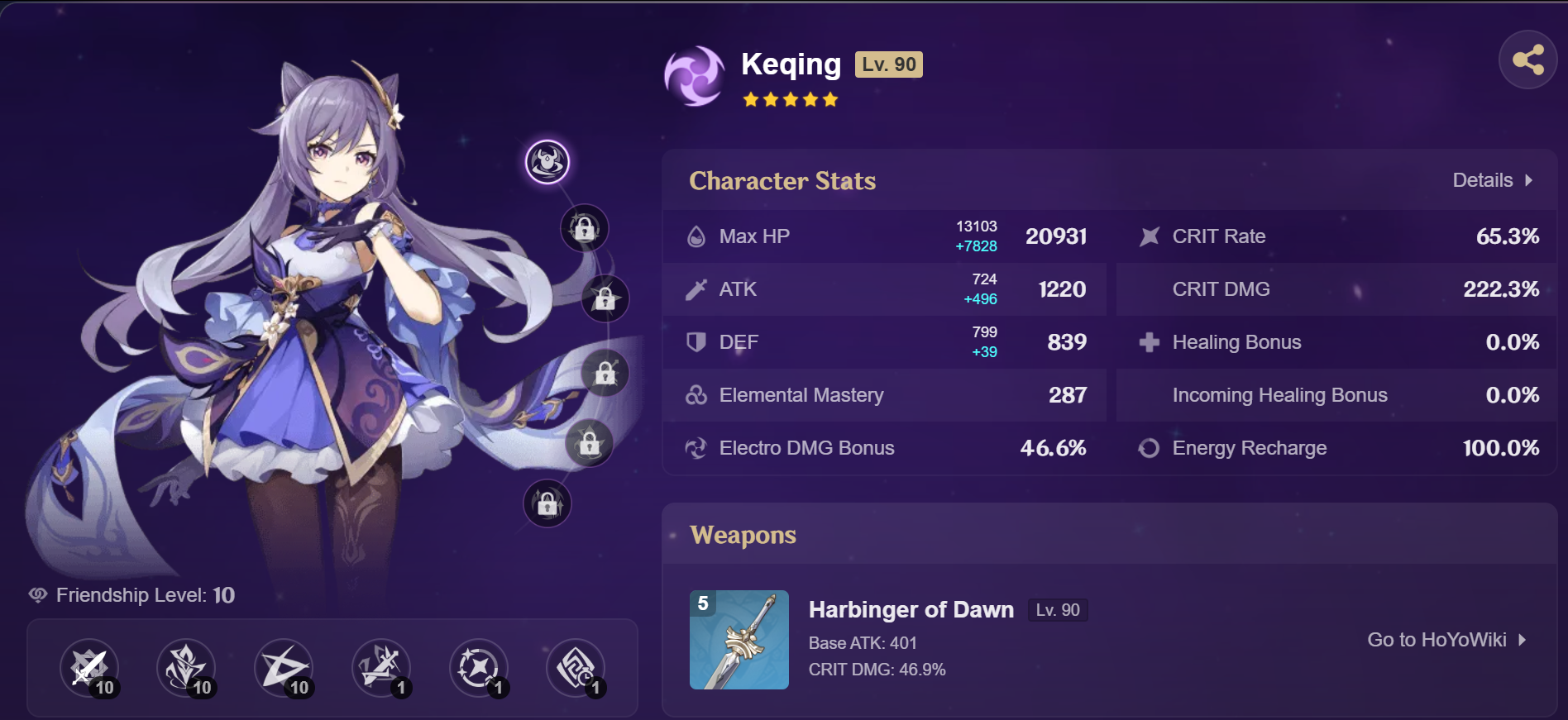Click the first passive talent icon

(x=381, y=668)
